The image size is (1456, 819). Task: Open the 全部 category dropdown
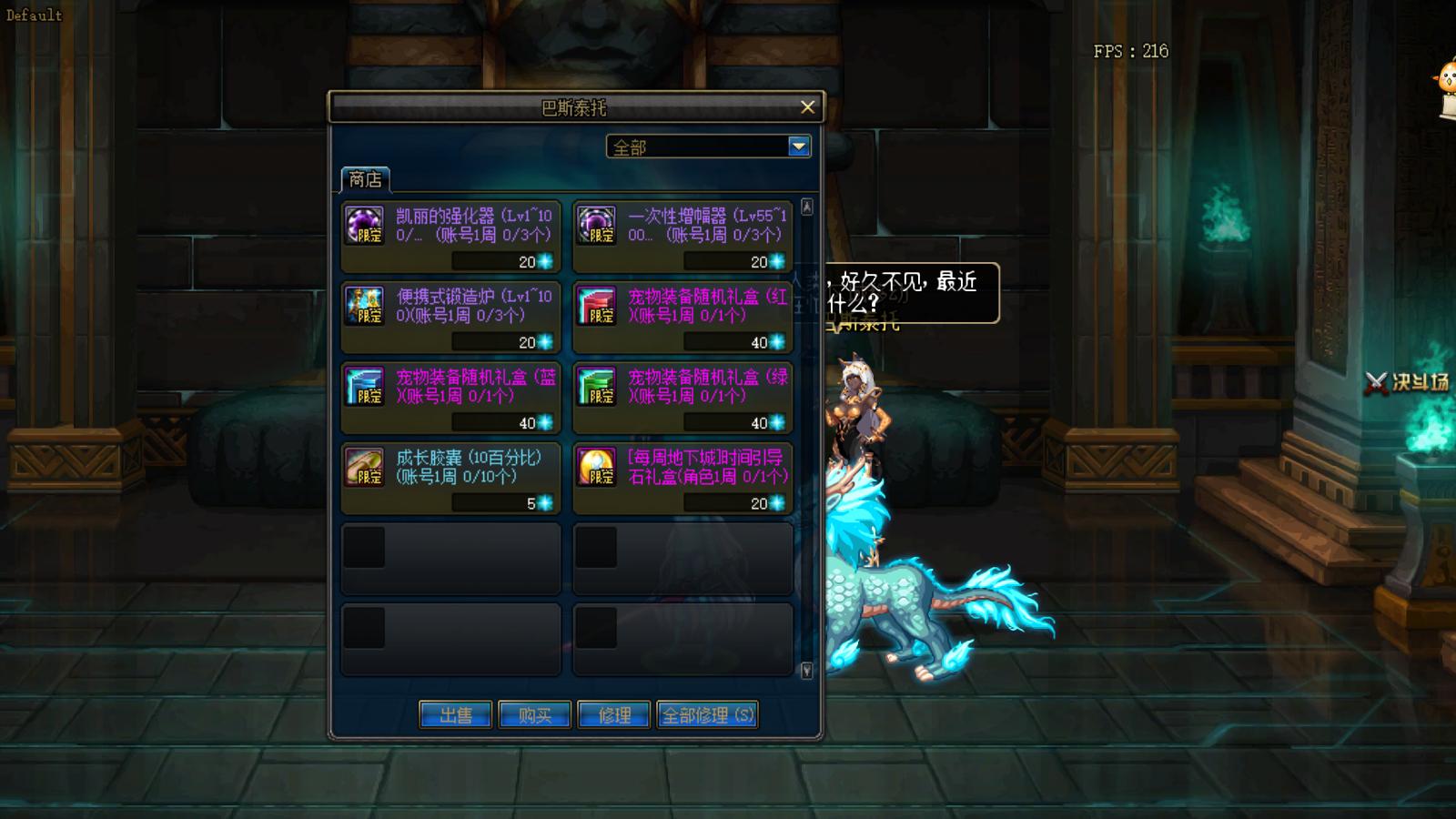[797, 146]
